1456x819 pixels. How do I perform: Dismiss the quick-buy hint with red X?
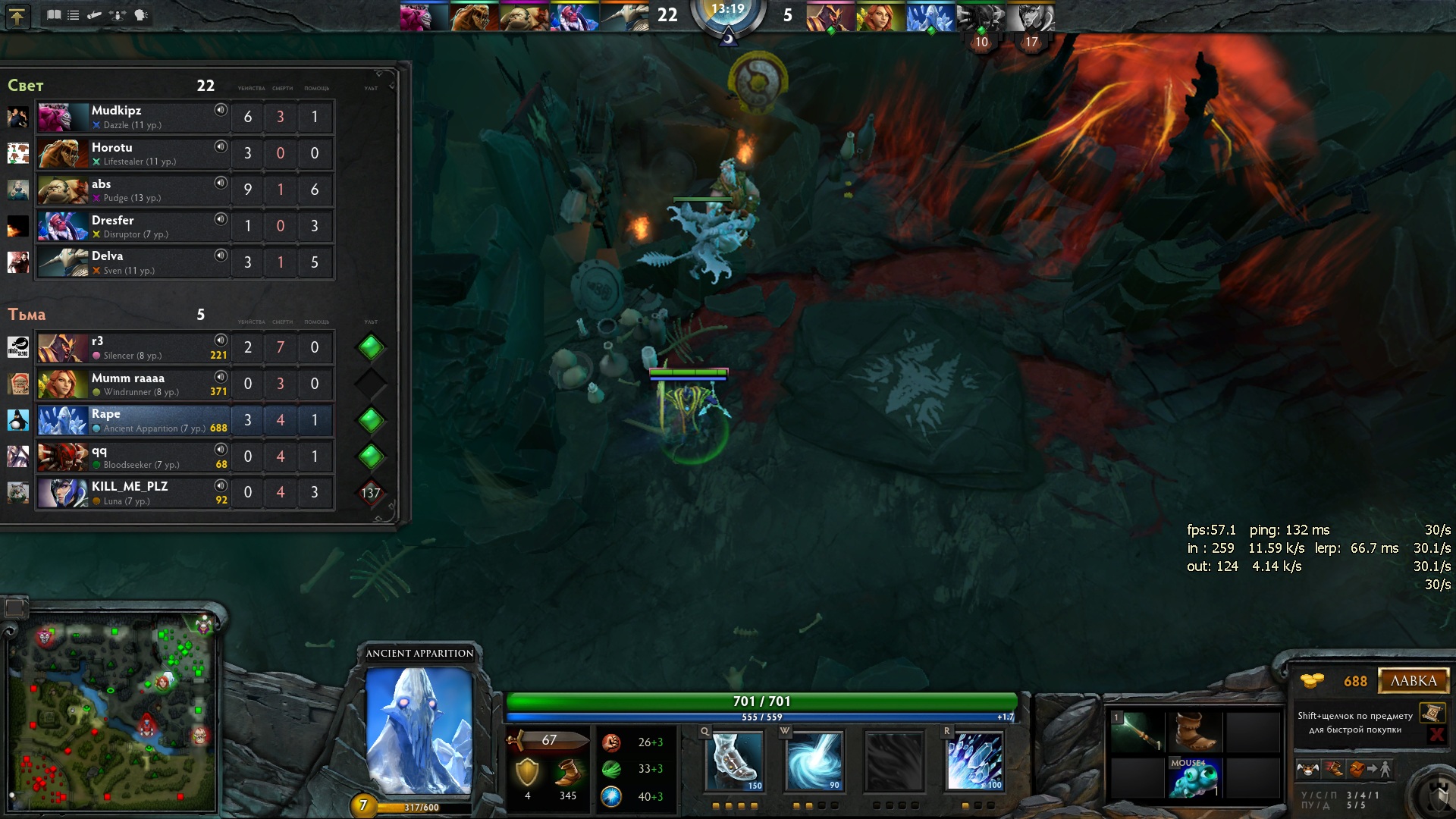pyautogui.click(x=1436, y=734)
